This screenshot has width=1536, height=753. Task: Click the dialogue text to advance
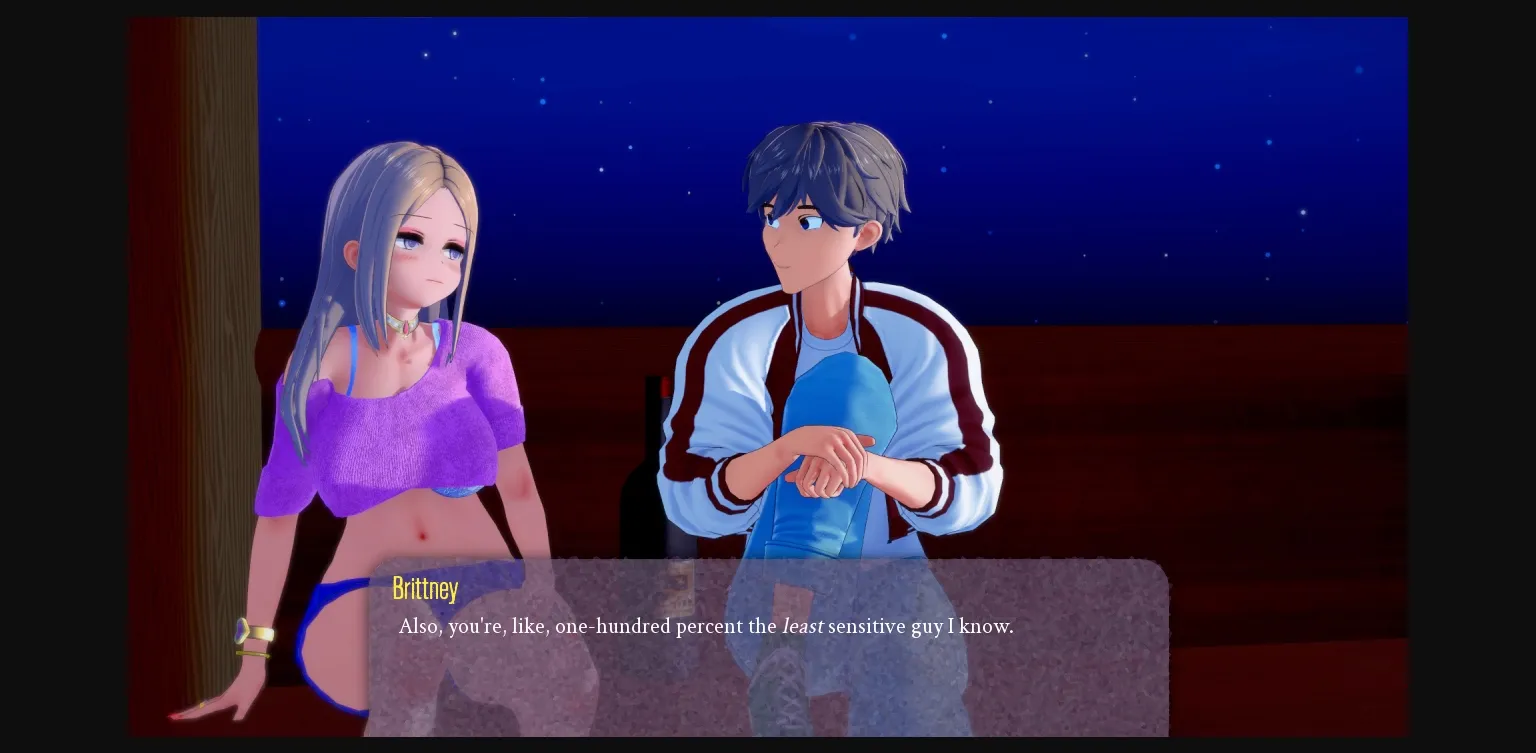point(705,627)
